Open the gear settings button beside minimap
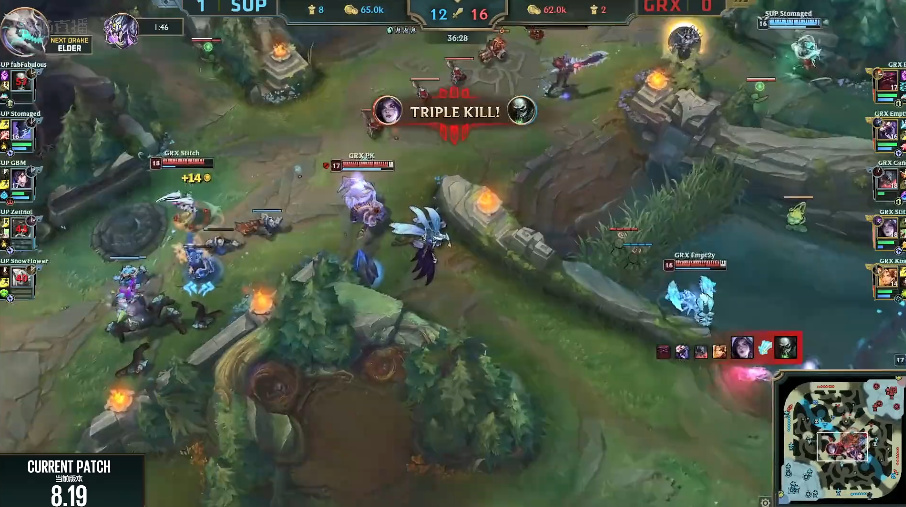906x507 pixels. pos(765,501)
